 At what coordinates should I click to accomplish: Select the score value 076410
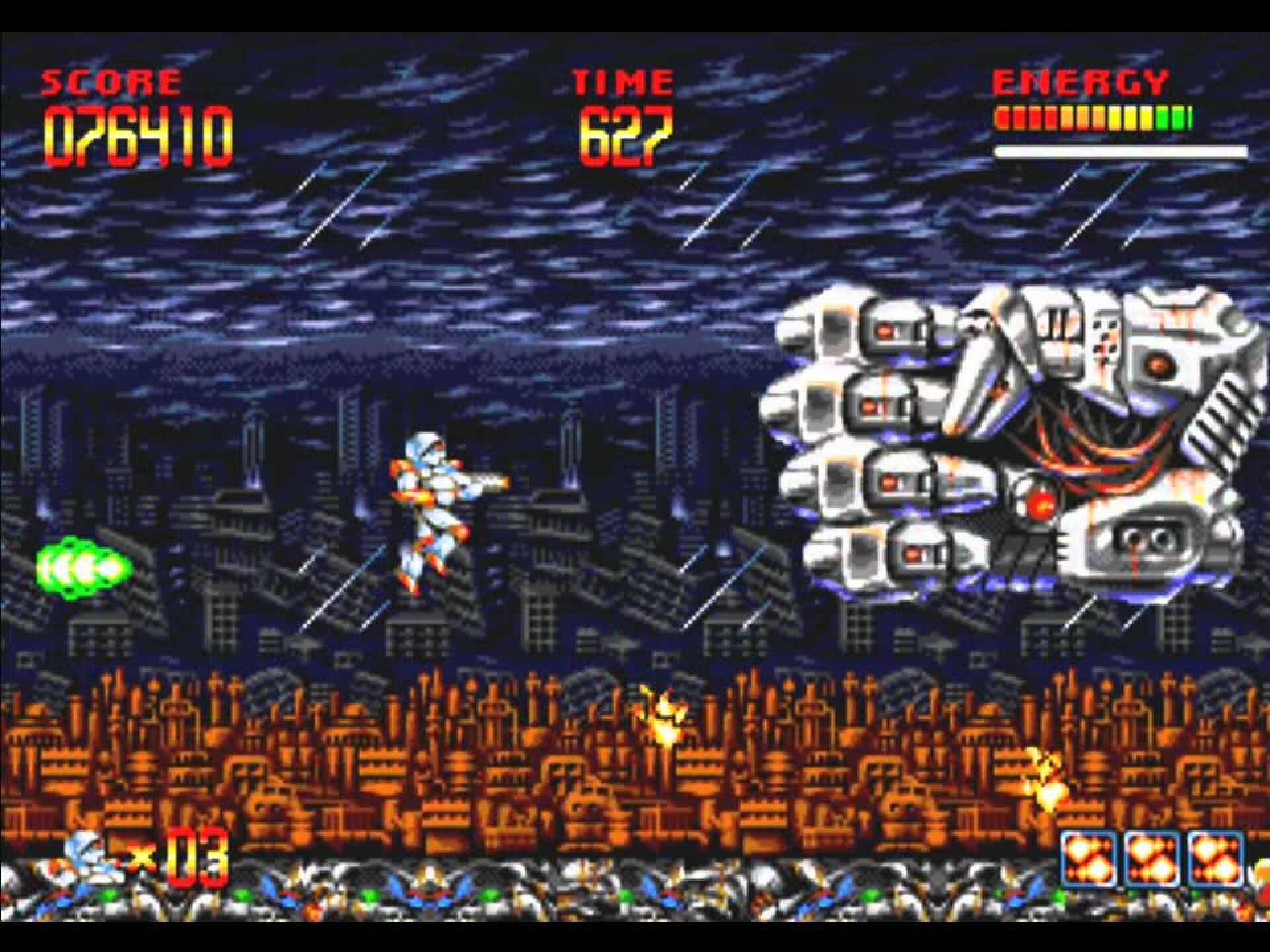pyautogui.click(x=132, y=132)
